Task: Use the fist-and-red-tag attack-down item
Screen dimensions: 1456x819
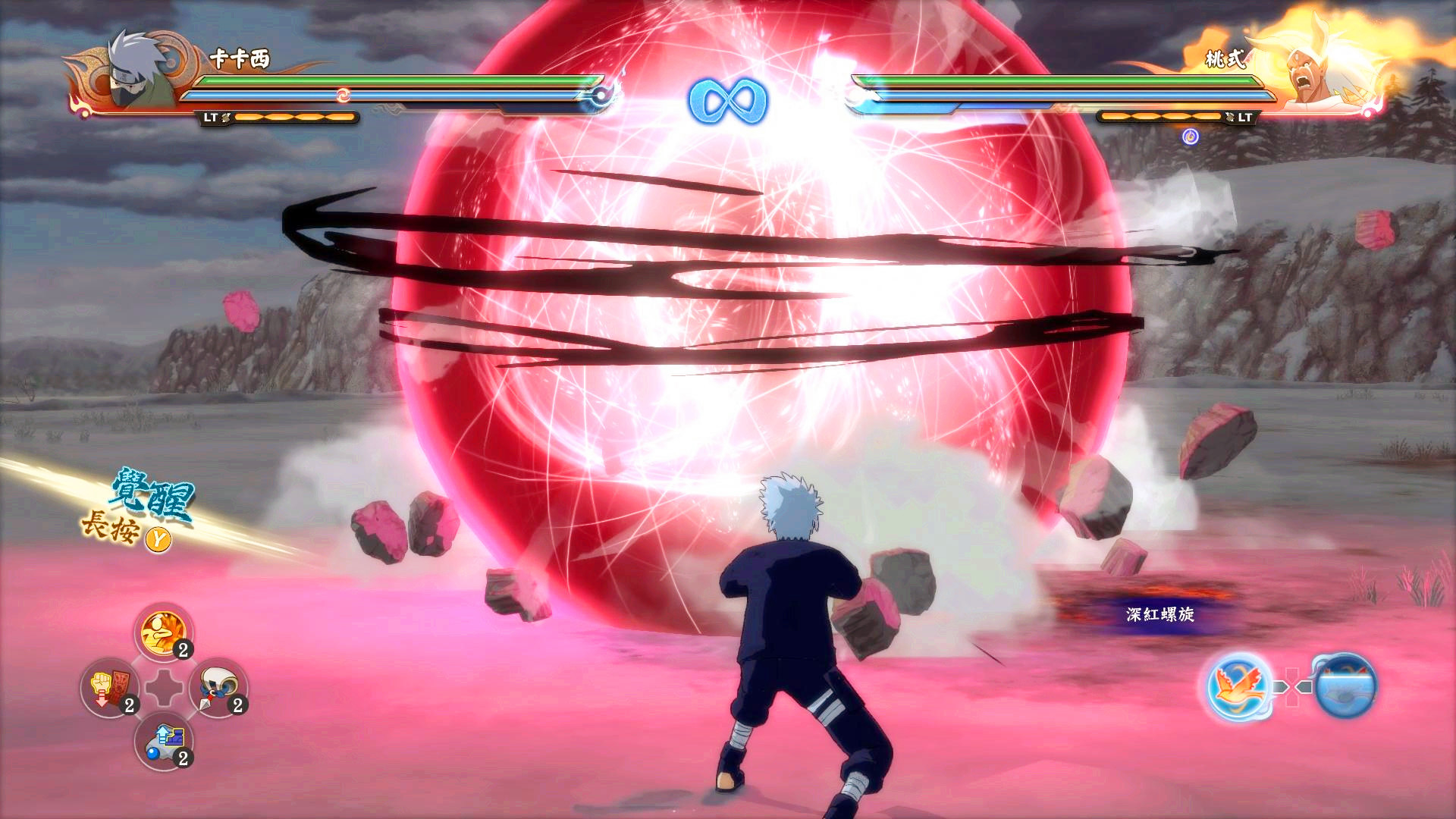Action: click(x=110, y=688)
